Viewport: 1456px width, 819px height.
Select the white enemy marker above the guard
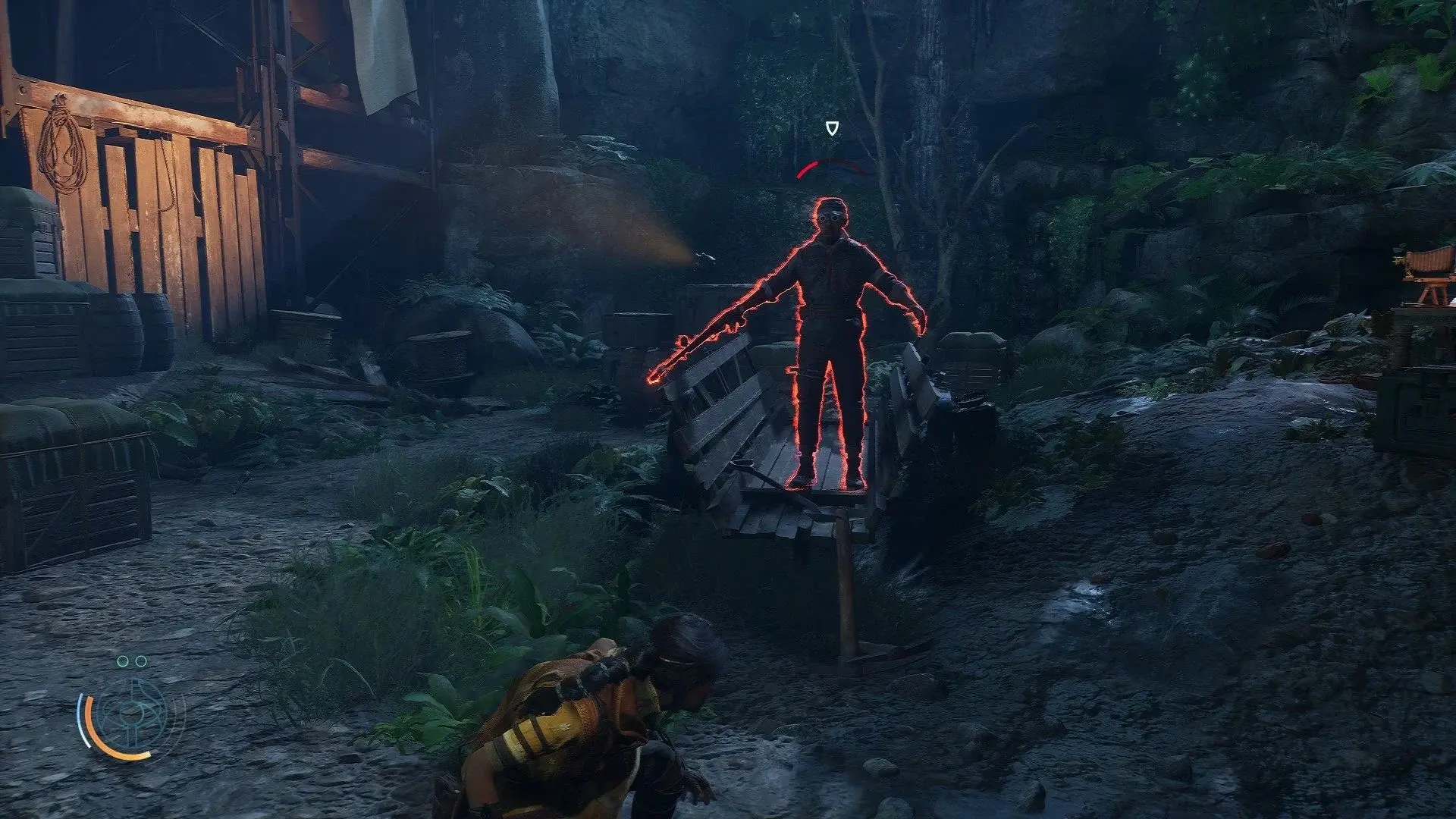833,128
